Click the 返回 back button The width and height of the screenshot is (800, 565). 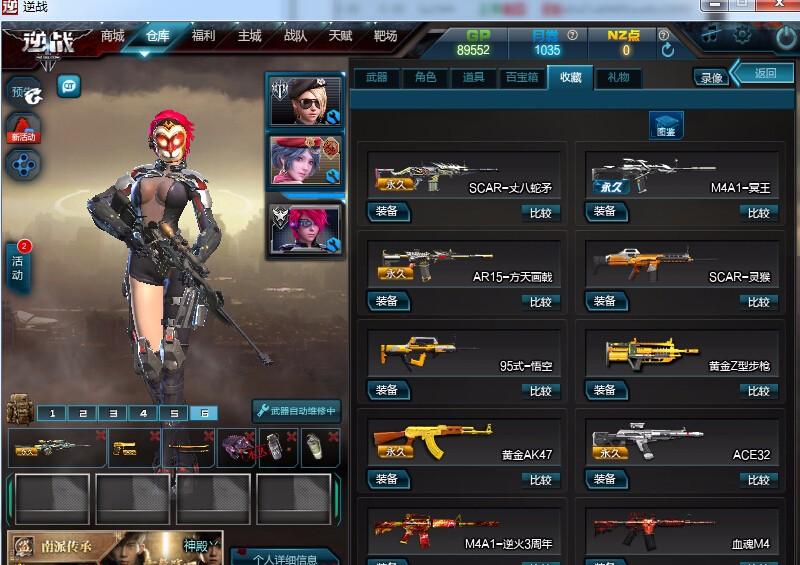point(765,73)
